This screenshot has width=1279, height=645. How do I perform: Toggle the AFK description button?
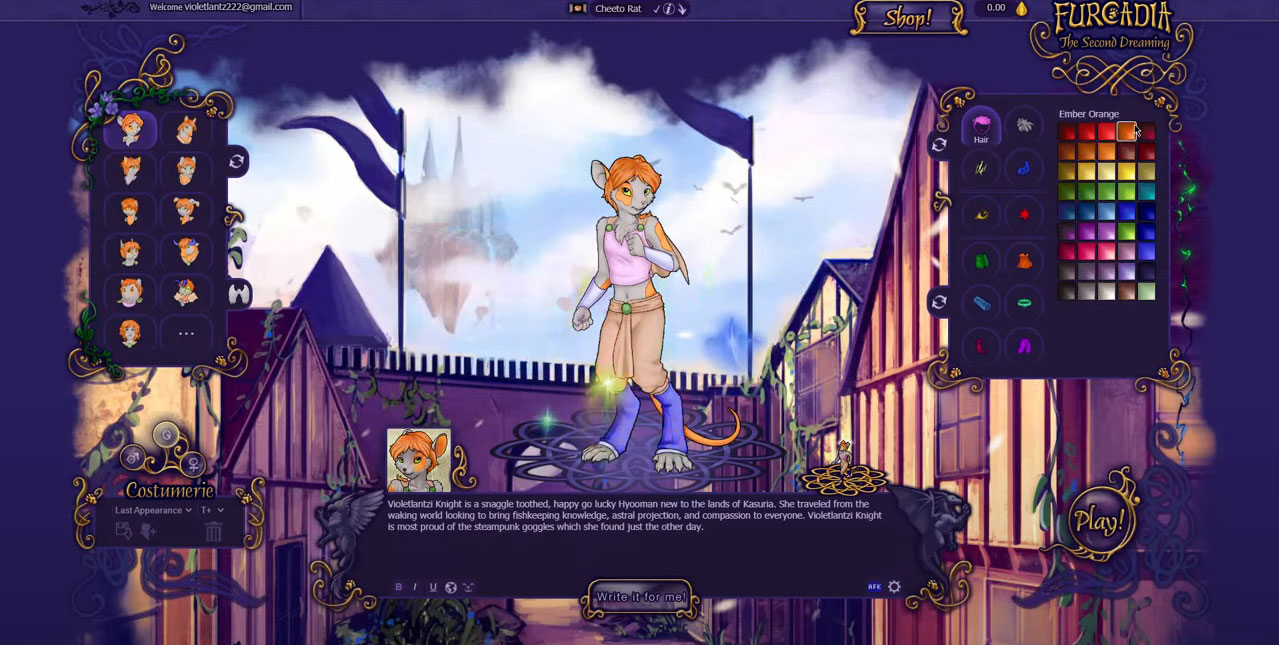(874, 587)
